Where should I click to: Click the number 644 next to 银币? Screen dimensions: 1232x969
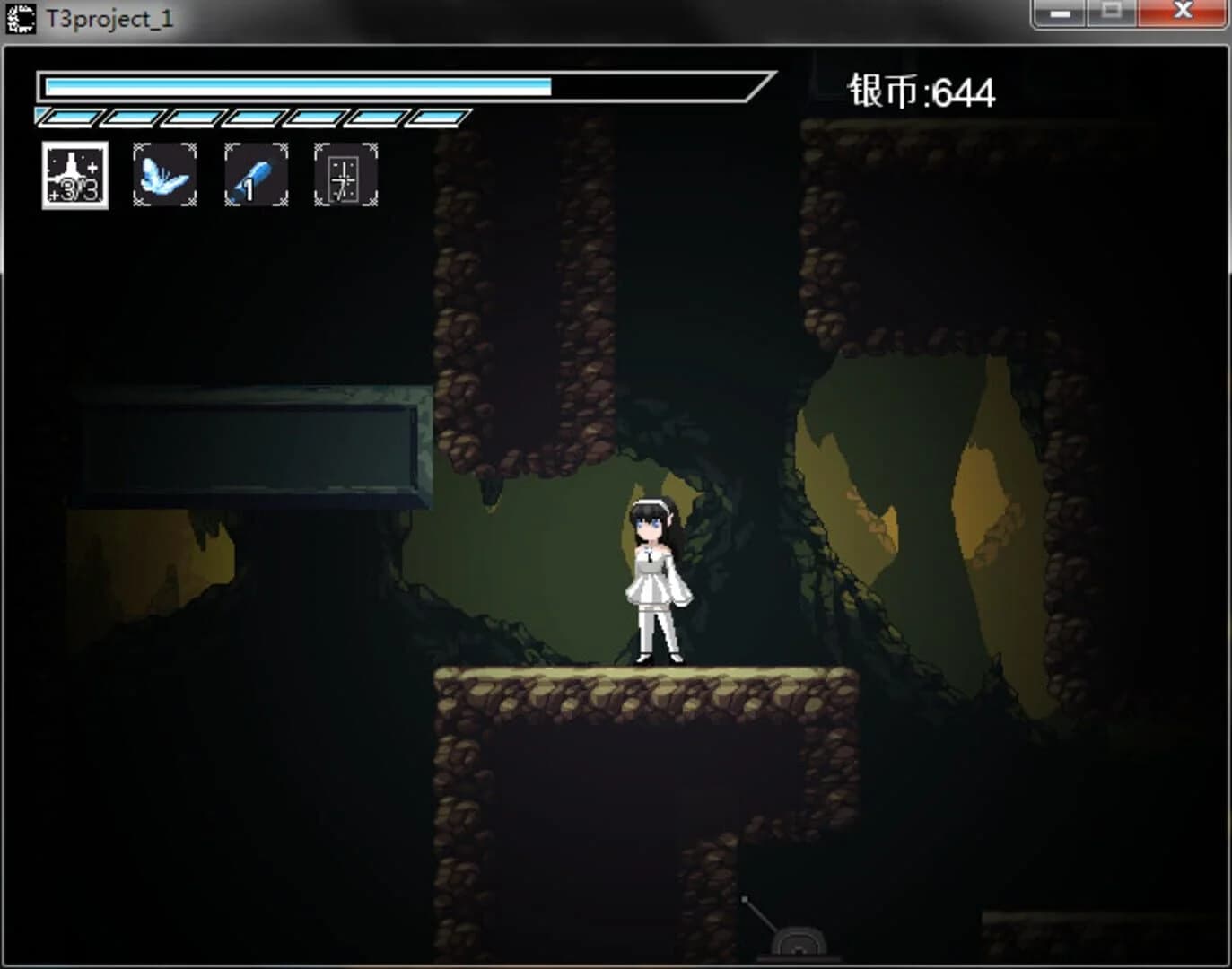click(965, 87)
